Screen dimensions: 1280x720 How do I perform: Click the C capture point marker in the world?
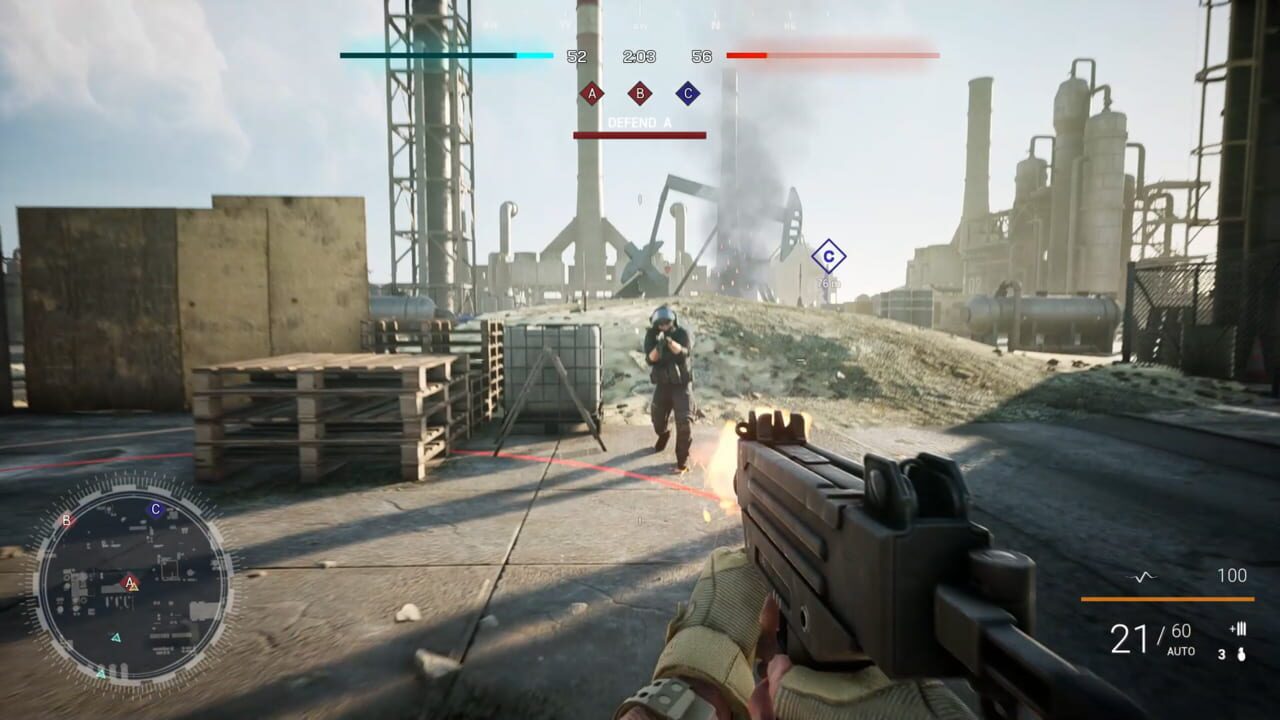click(x=828, y=256)
